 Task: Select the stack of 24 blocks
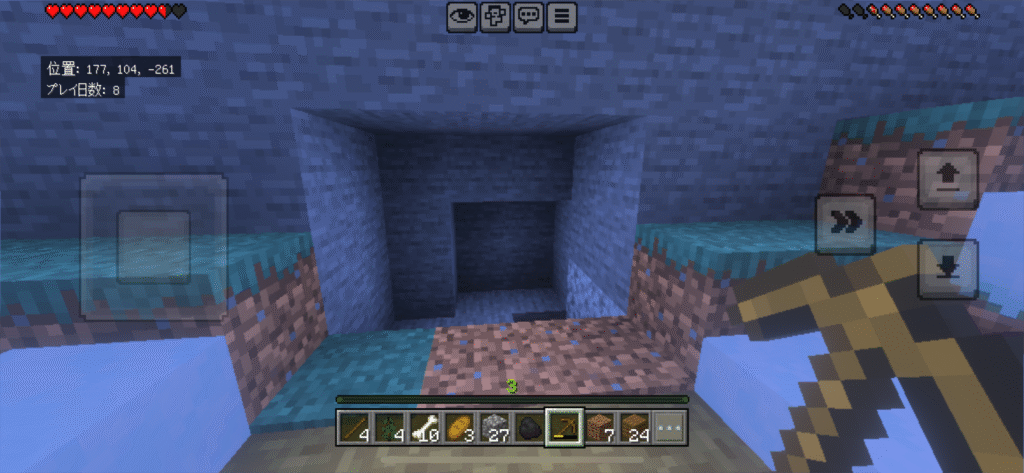(x=636, y=427)
